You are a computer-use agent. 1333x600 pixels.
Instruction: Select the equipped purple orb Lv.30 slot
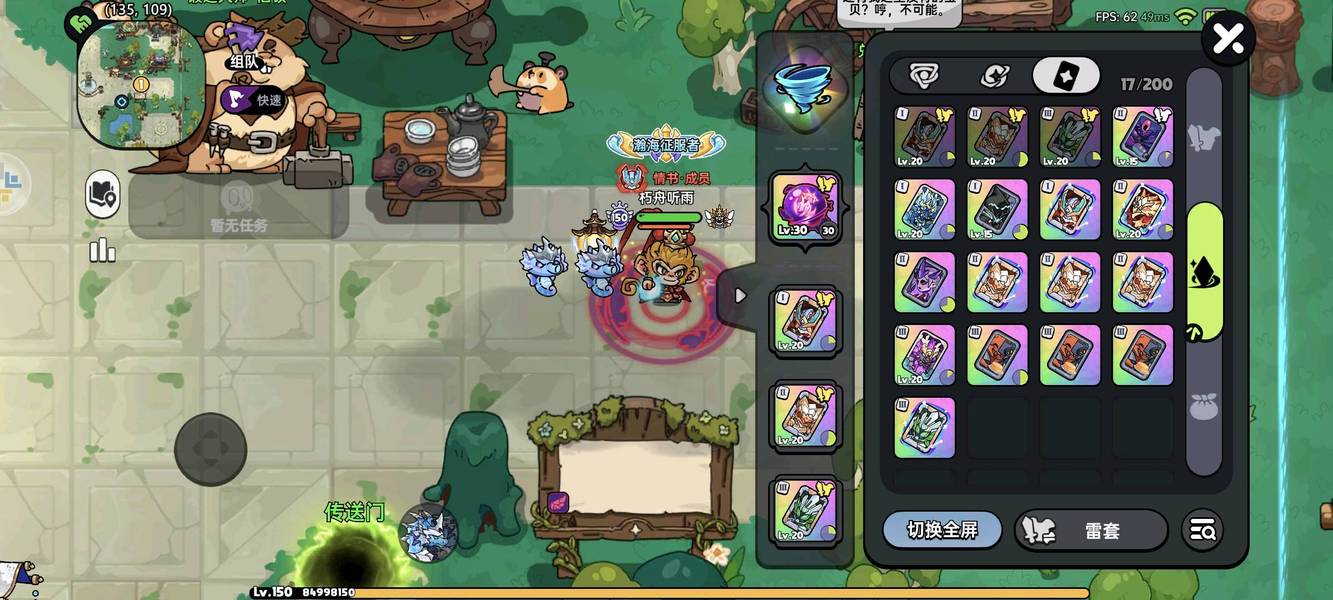click(805, 207)
